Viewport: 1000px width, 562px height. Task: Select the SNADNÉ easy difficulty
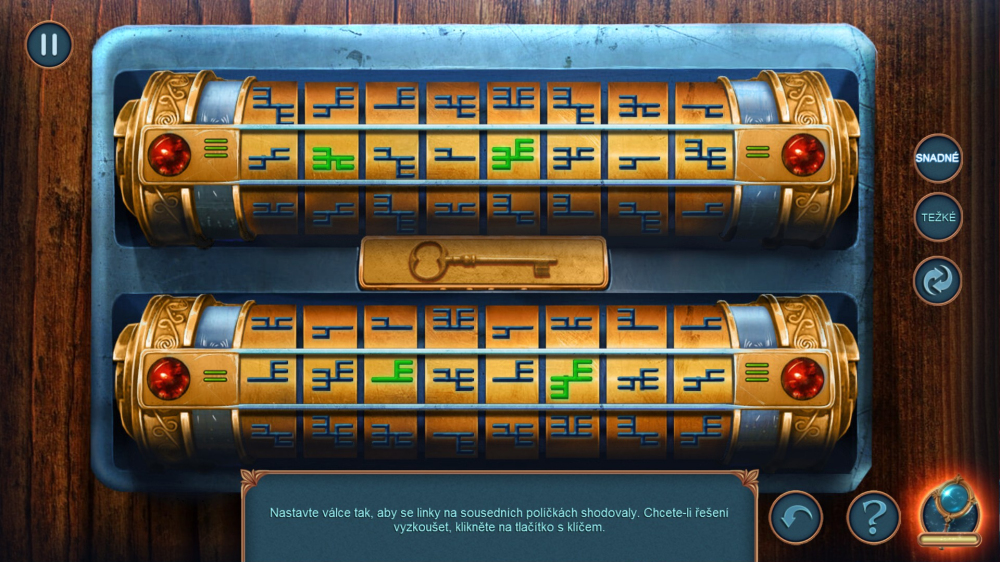pos(937,158)
